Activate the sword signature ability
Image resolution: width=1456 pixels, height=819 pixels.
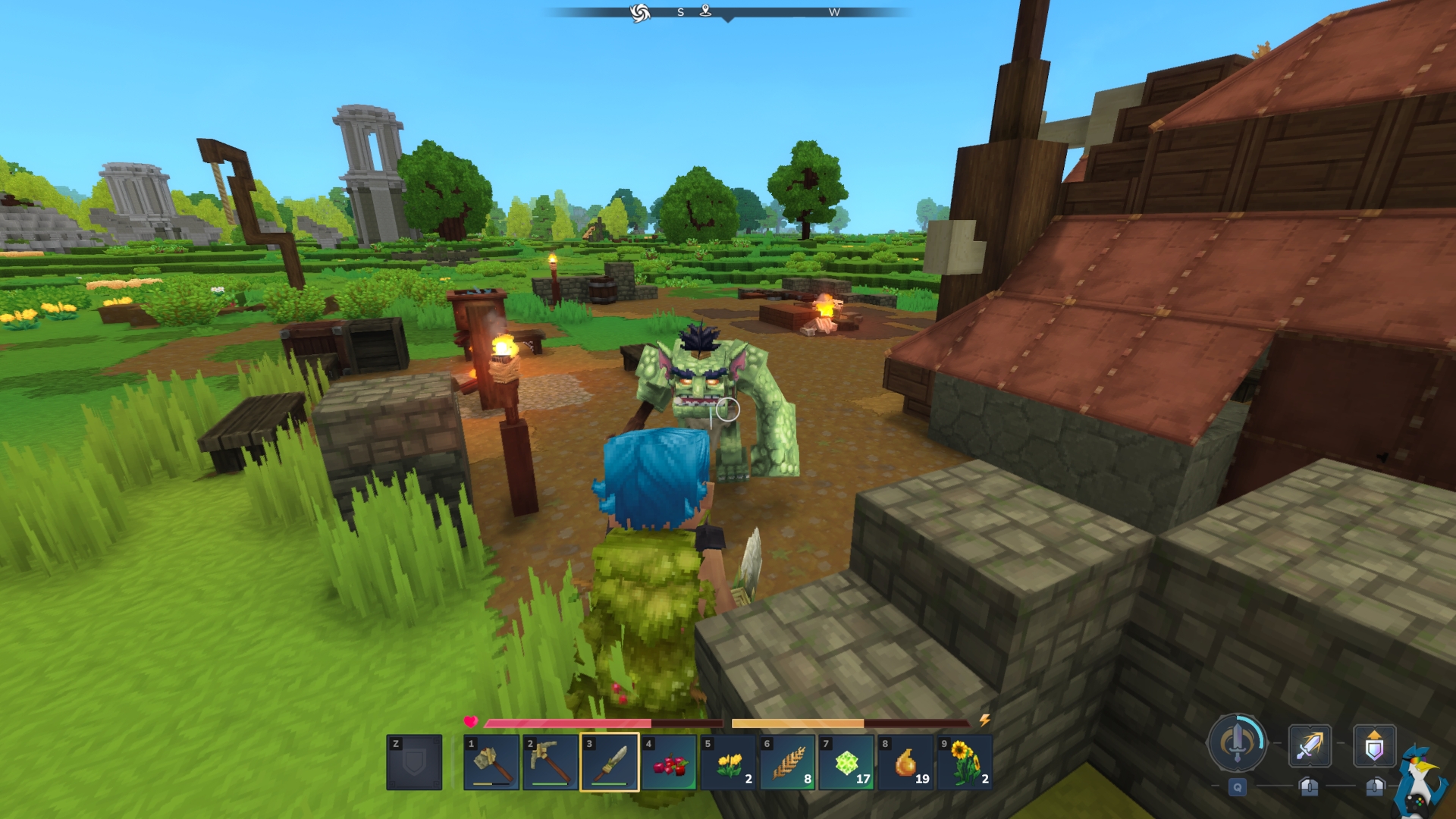click(1237, 744)
